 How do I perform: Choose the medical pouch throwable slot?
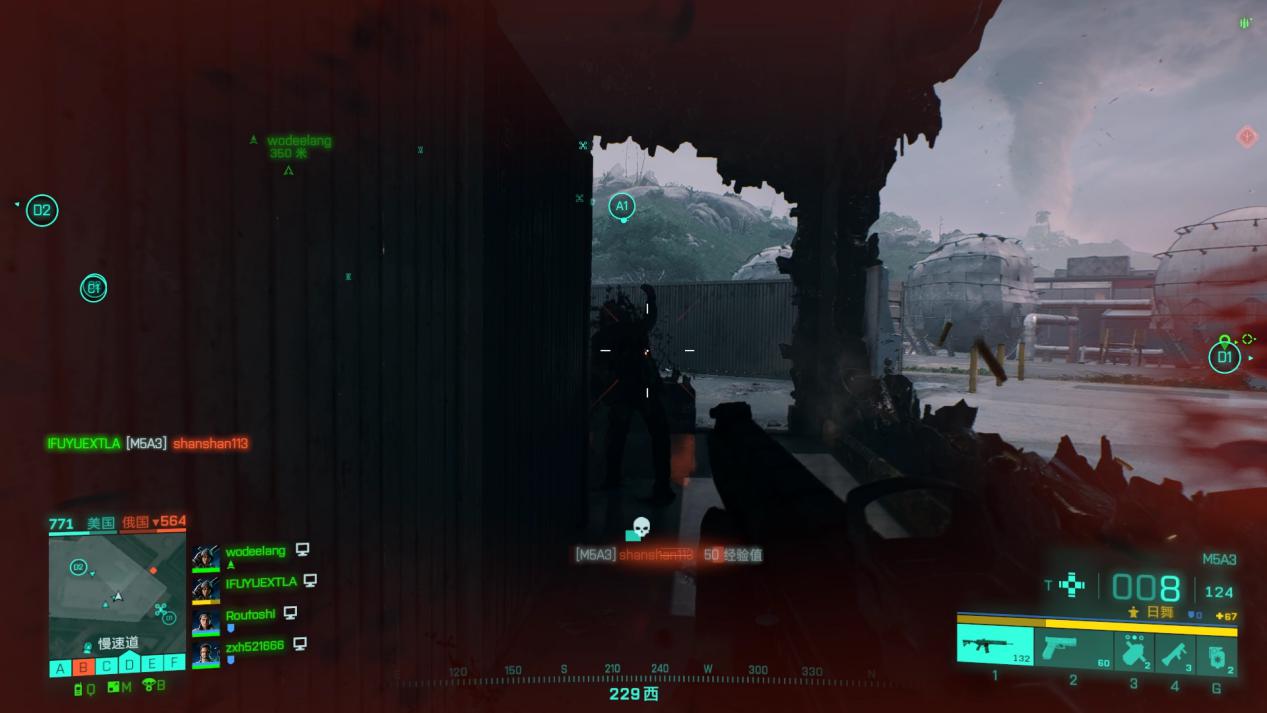(x=1216, y=655)
